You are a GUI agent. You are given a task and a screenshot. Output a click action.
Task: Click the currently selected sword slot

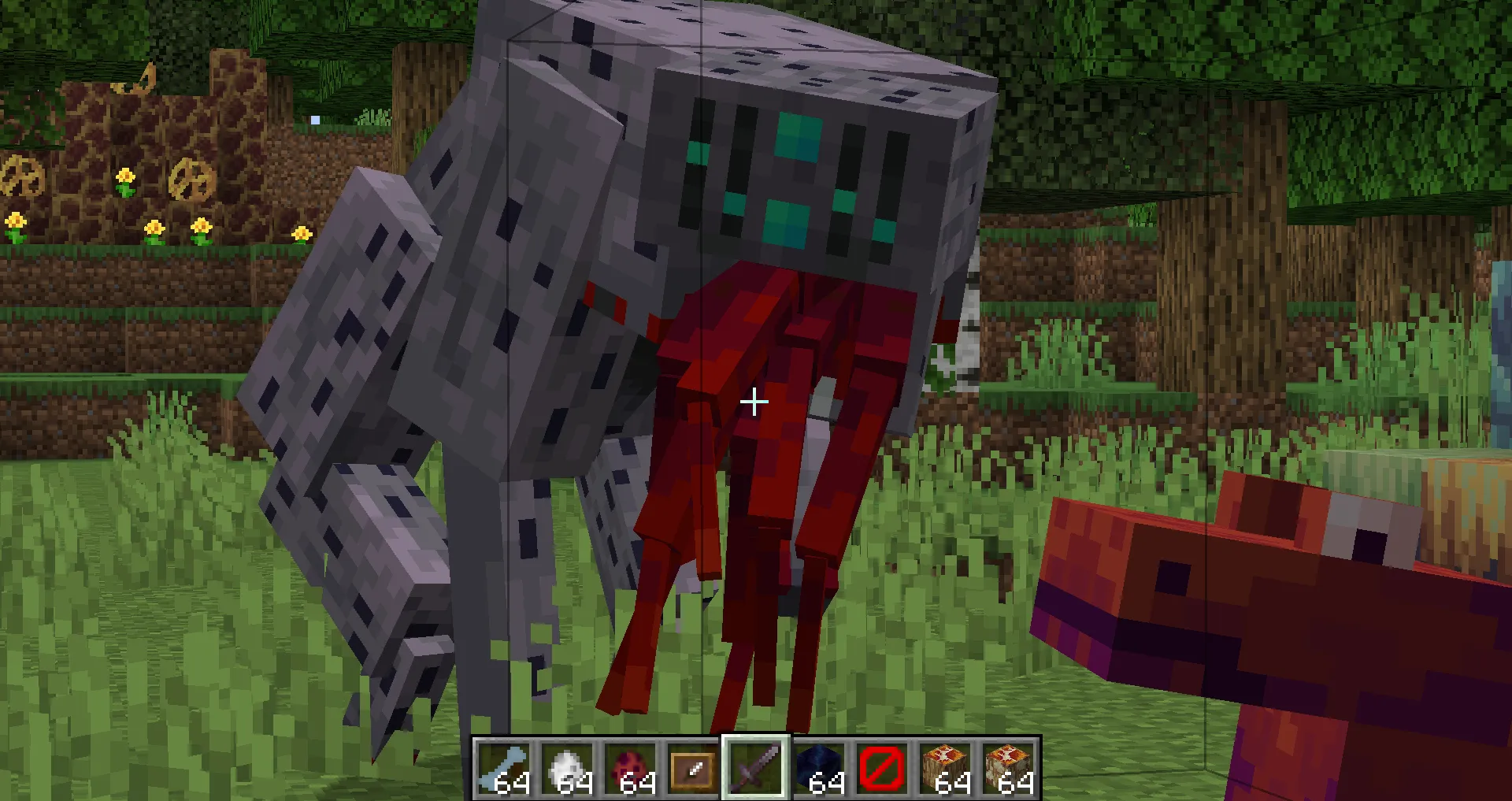click(x=755, y=768)
